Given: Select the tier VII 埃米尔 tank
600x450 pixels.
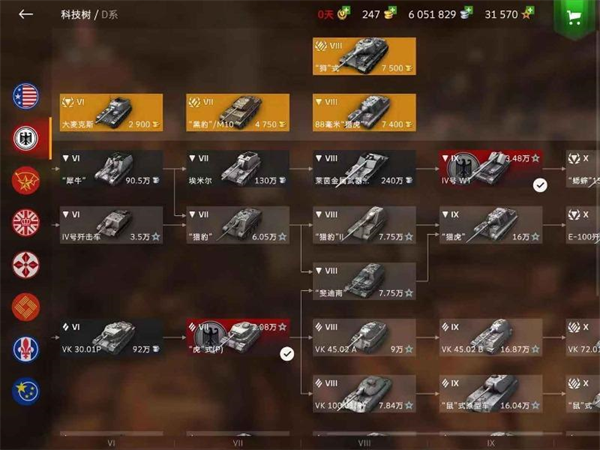Looking at the screenshot, I should click(237, 169).
